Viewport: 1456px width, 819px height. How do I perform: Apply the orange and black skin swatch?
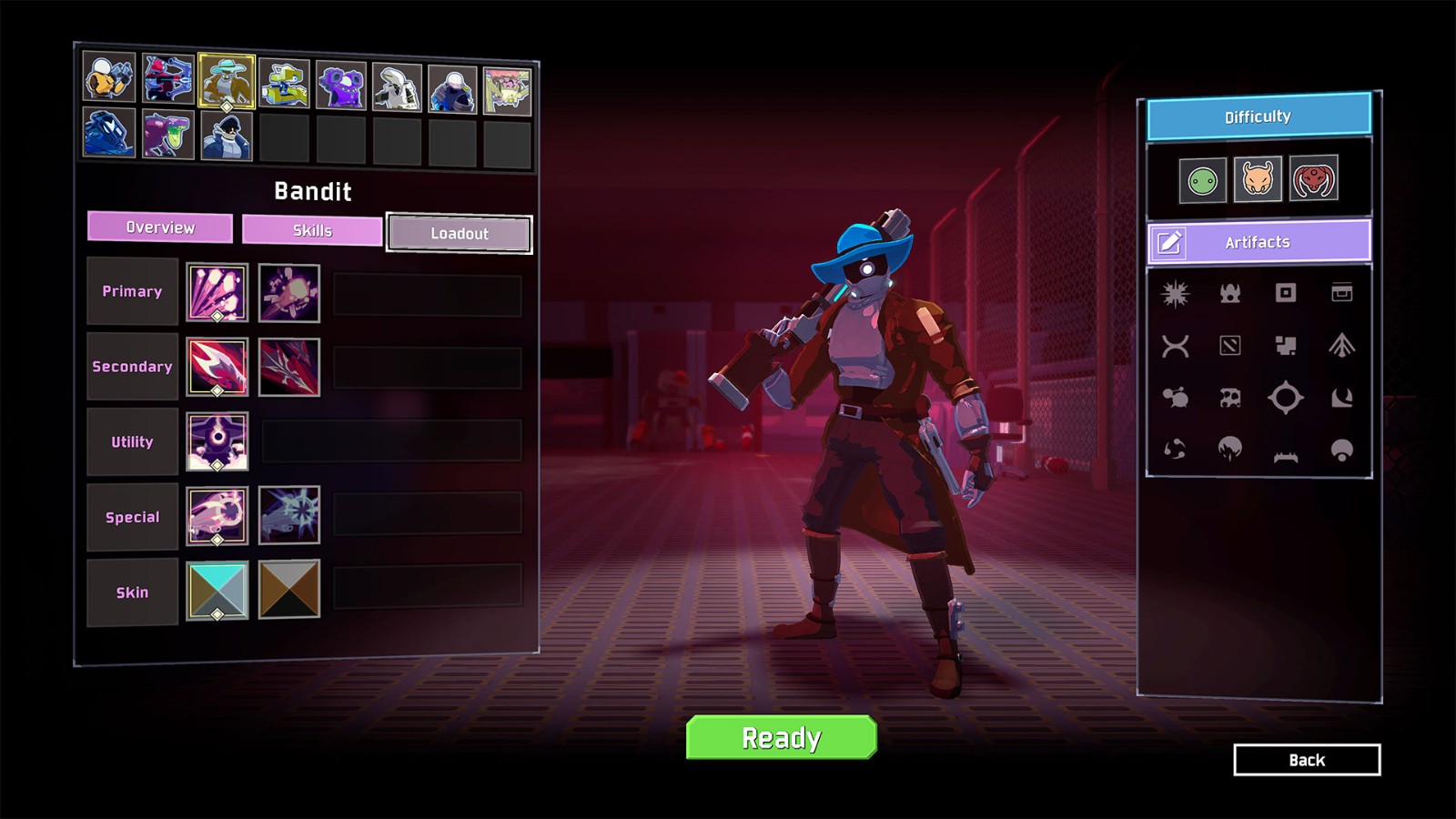[289, 590]
